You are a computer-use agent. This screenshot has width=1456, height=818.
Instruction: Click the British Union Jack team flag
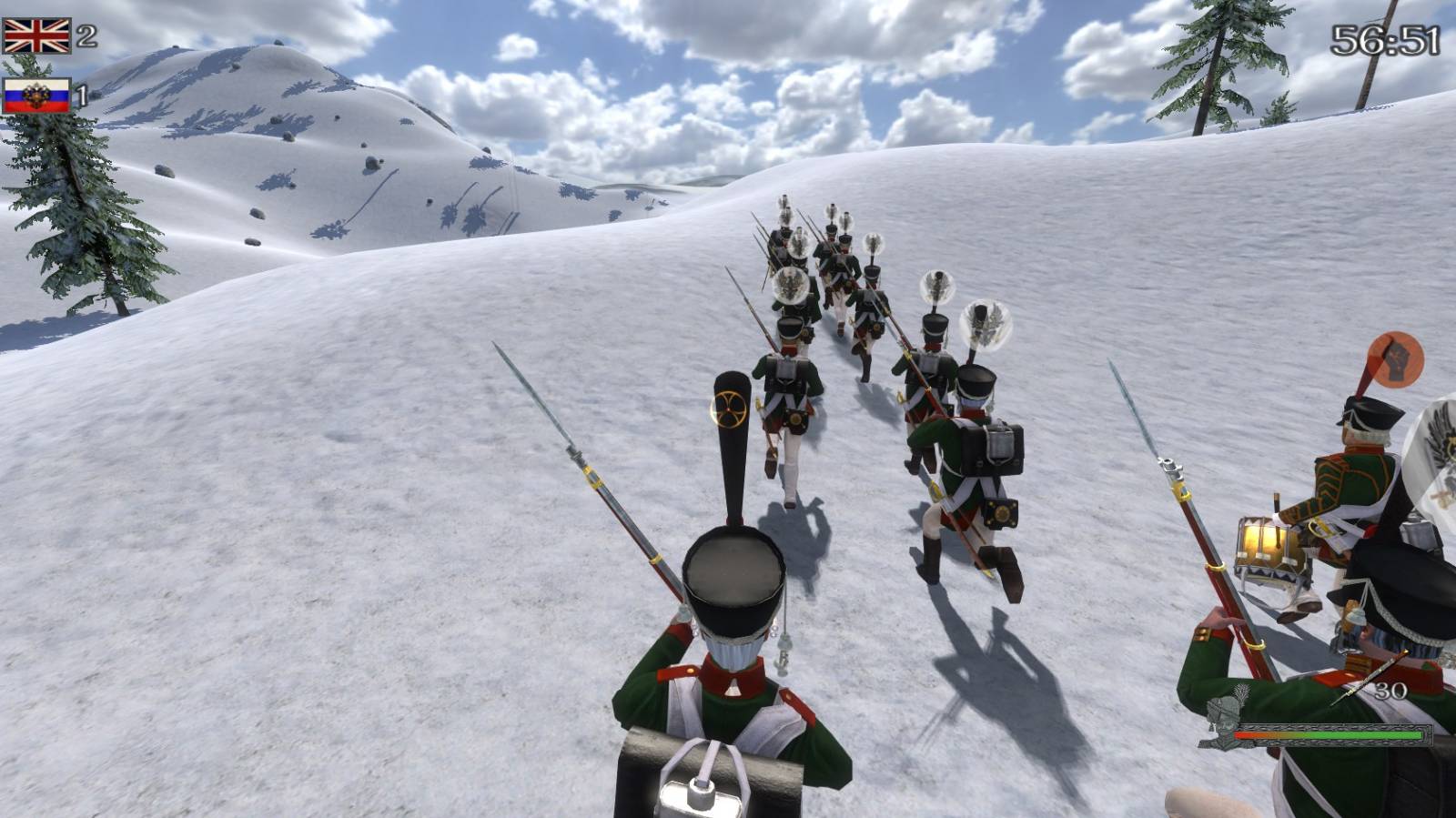(36, 35)
